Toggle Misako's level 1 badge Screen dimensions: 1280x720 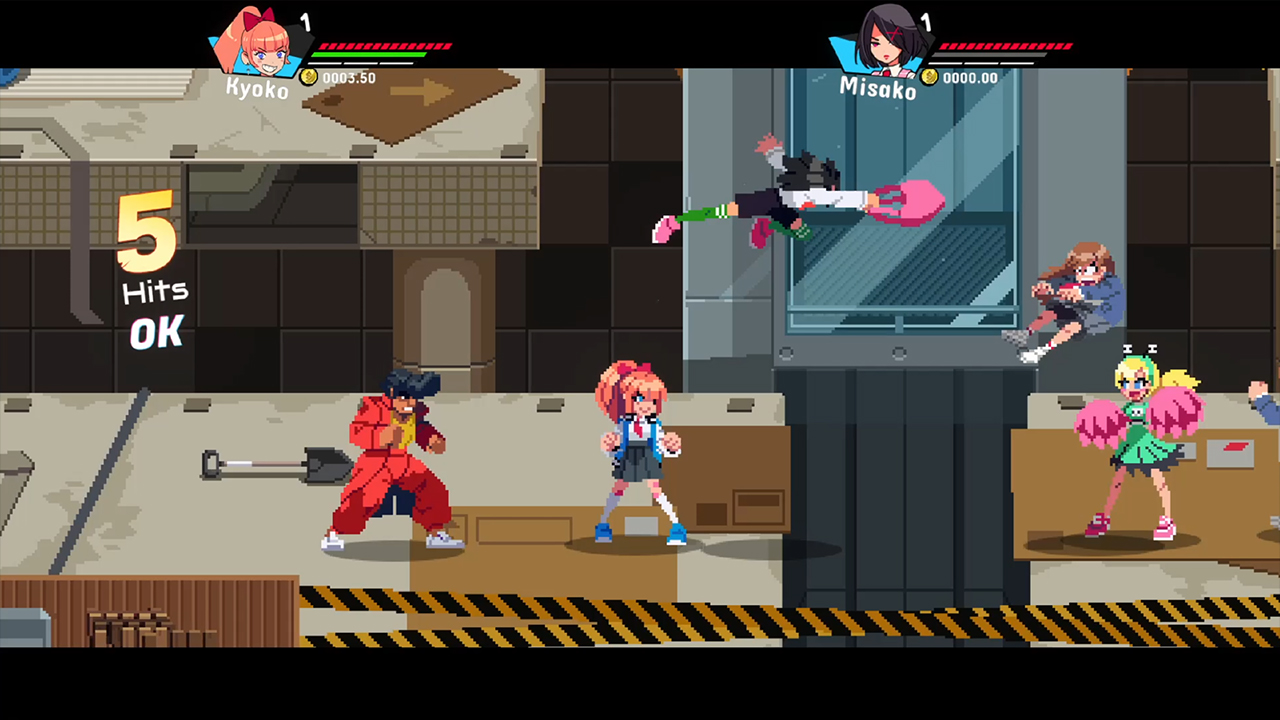point(926,22)
